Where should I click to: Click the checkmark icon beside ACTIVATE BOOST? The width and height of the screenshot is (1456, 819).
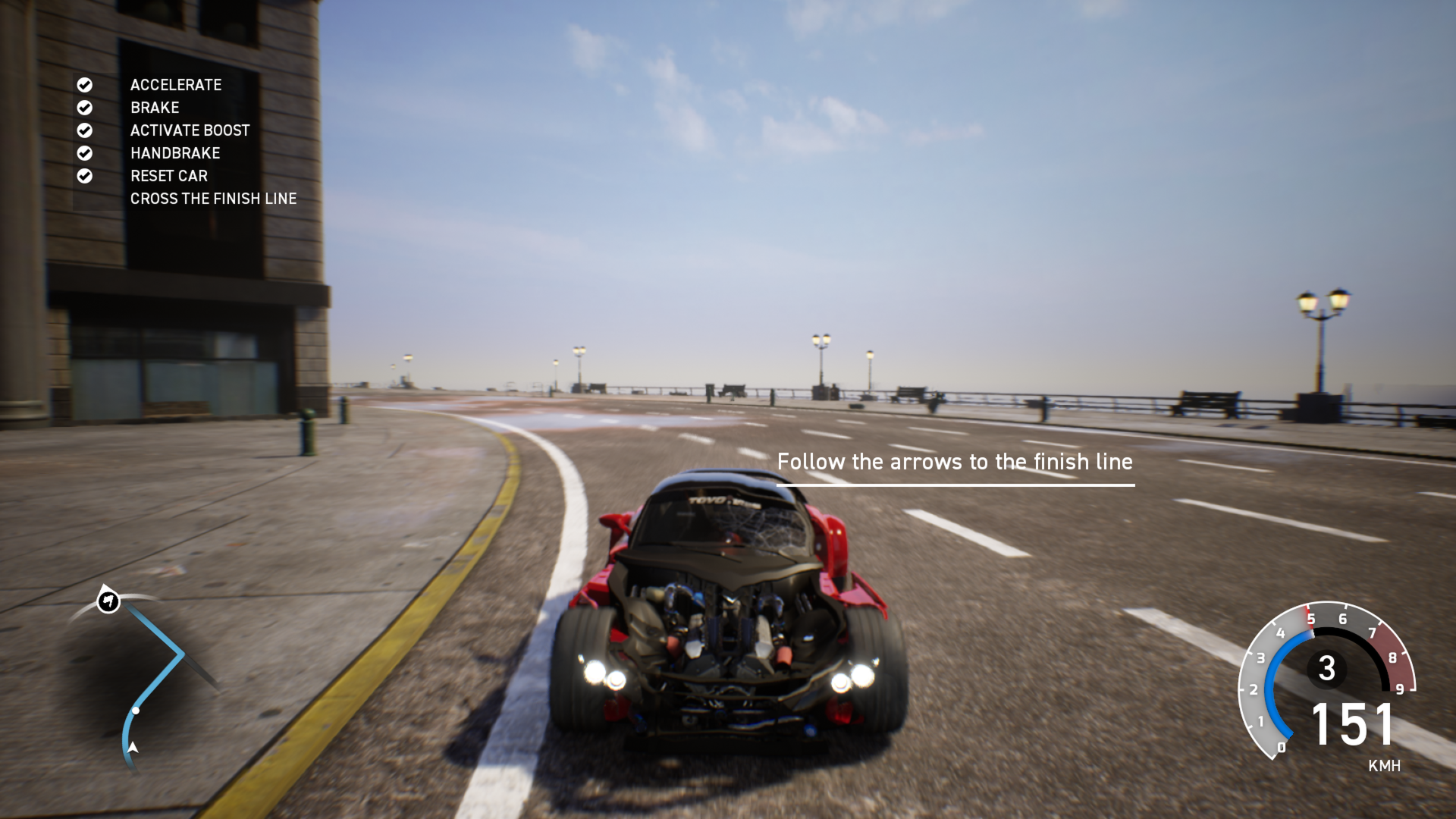pos(85,130)
